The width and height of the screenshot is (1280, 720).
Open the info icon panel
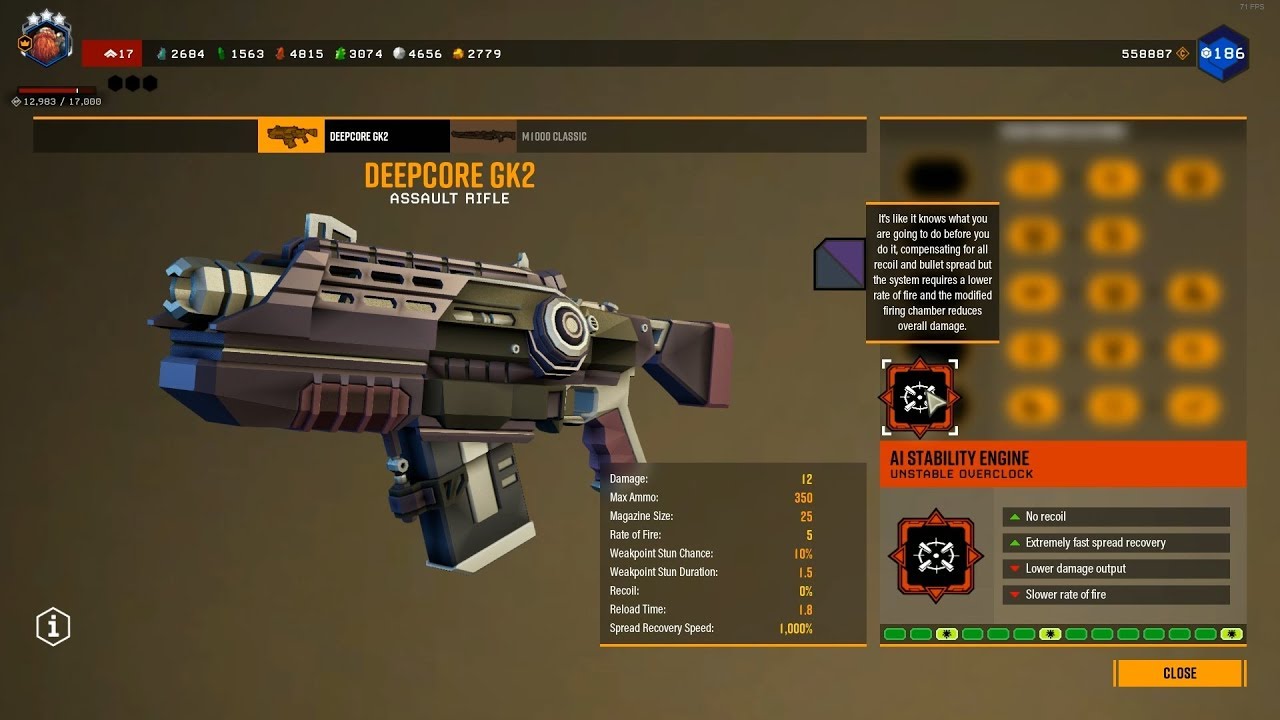(53, 627)
